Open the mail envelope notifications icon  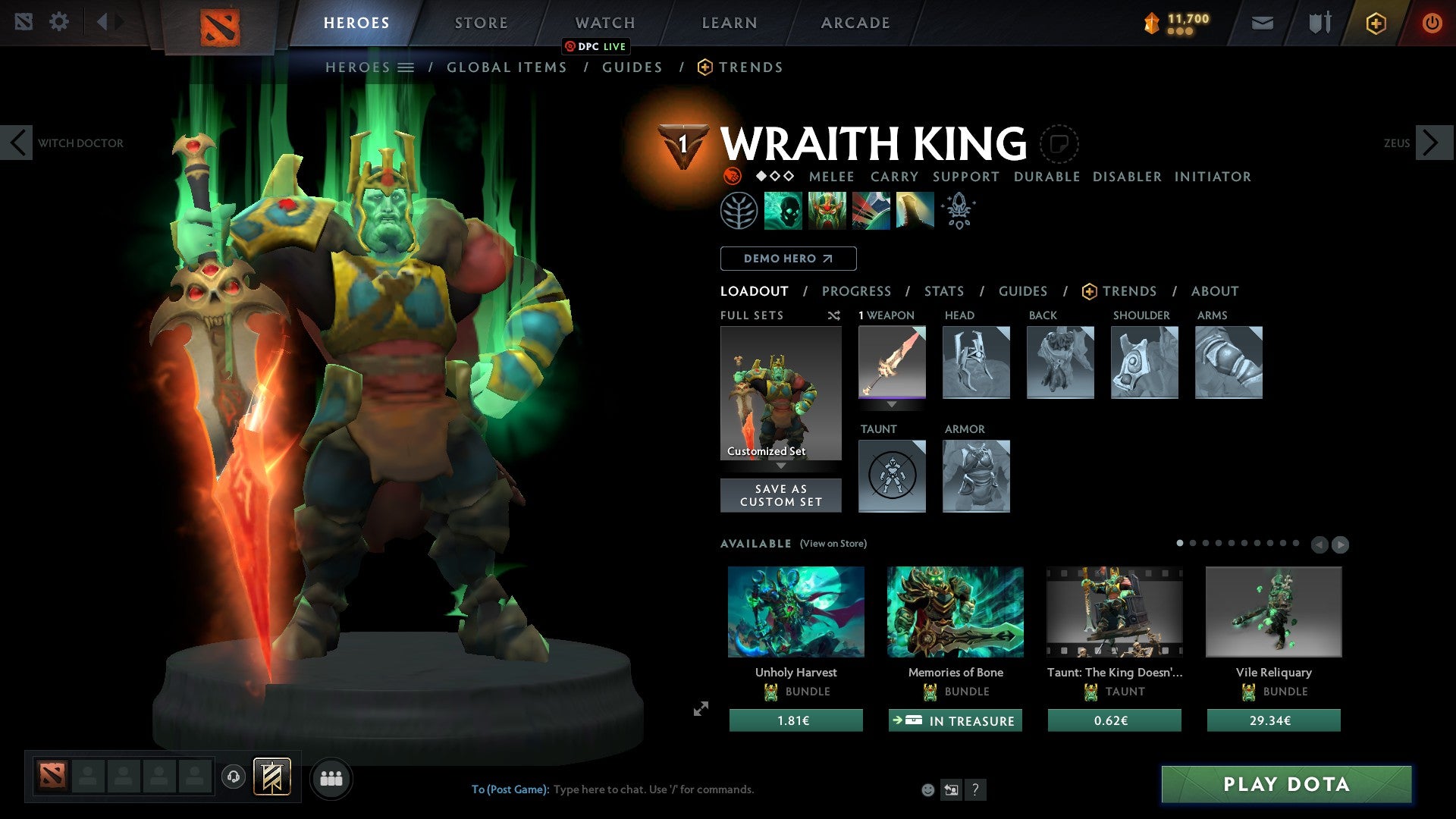pos(1262,23)
